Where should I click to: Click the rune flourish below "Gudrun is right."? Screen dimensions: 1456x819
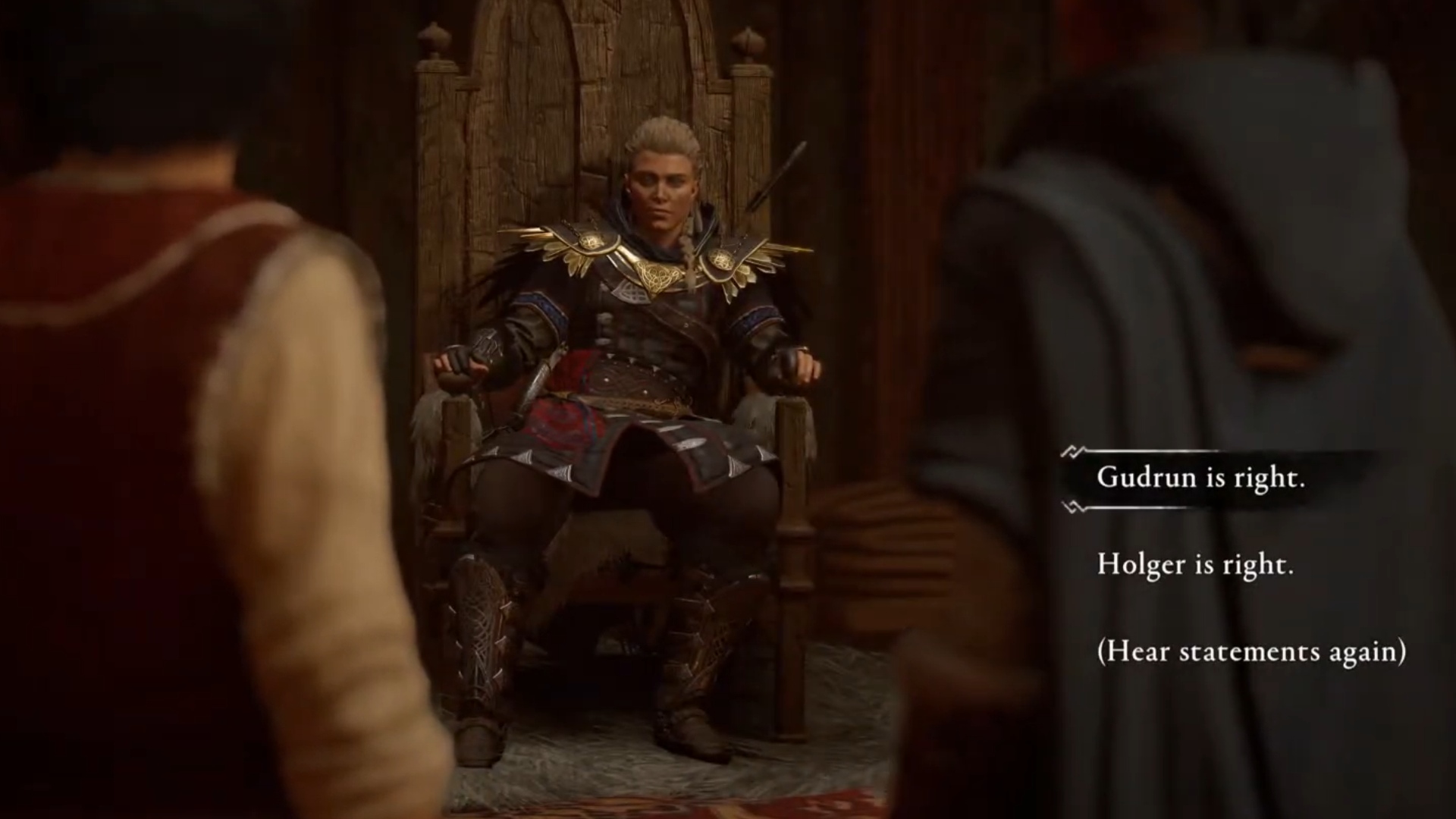[1073, 506]
